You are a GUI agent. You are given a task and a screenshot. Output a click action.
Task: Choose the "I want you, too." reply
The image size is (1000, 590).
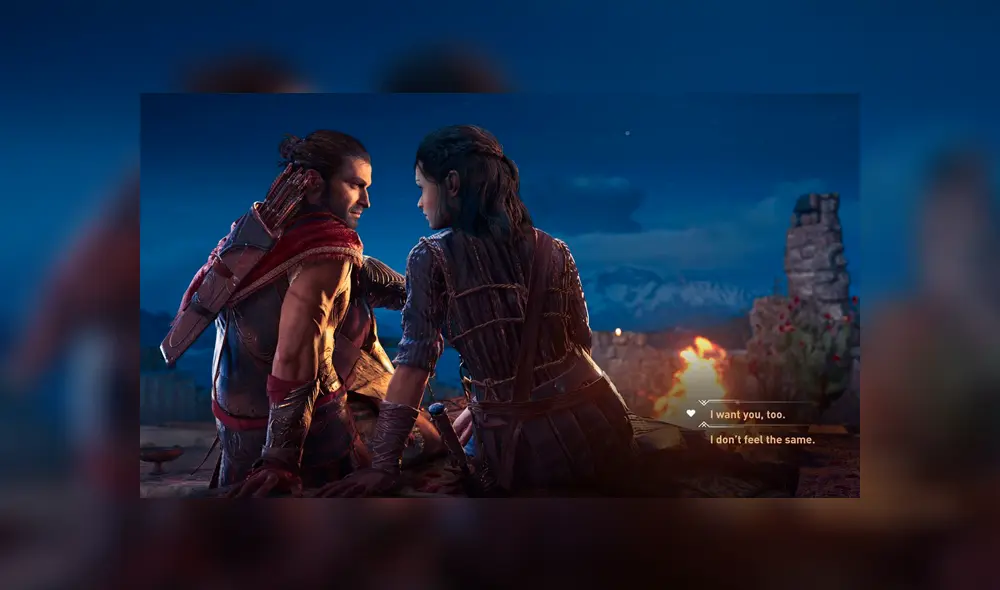pos(747,414)
